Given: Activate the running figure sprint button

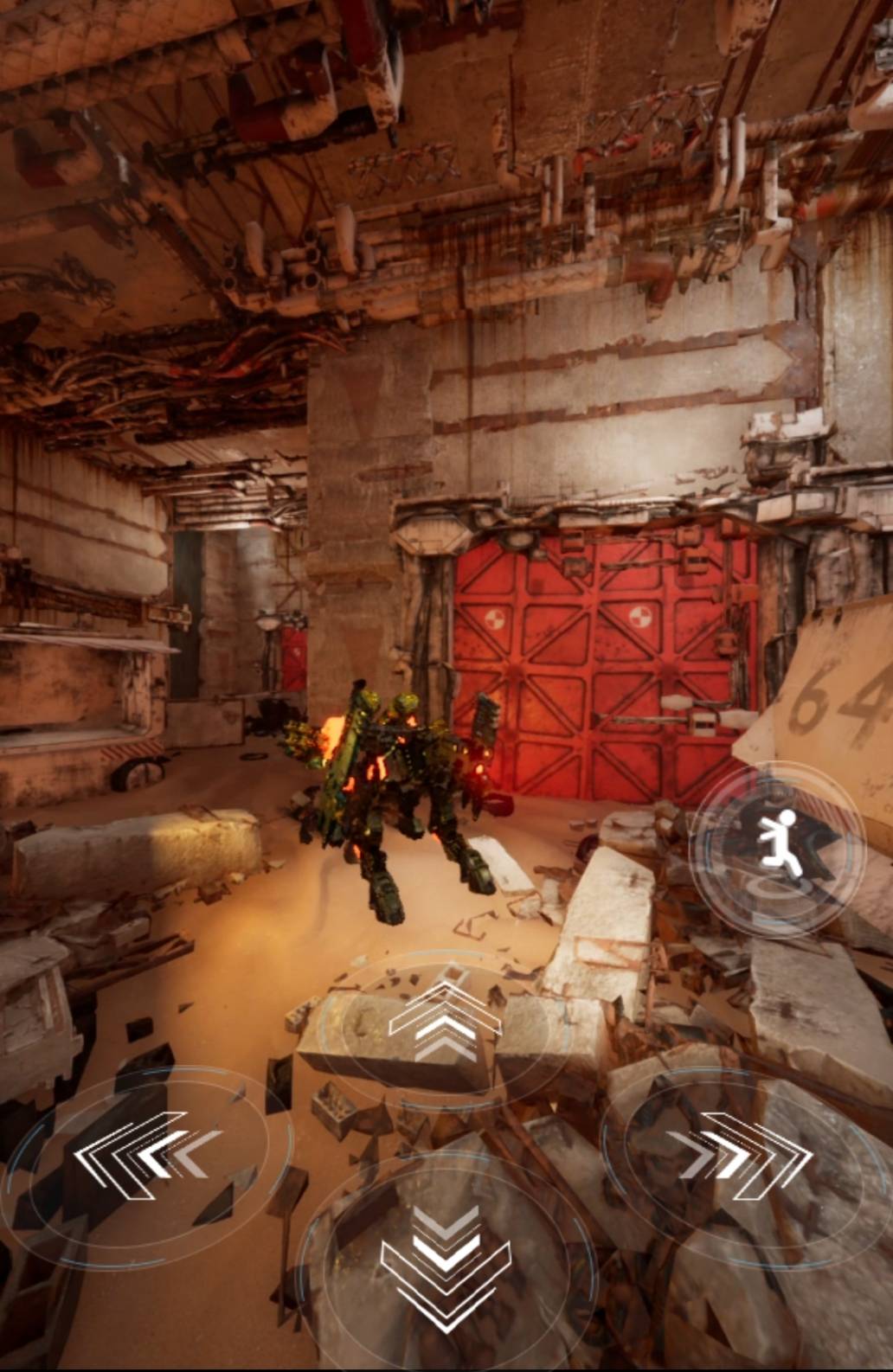Looking at the screenshot, I should (777, 848).
